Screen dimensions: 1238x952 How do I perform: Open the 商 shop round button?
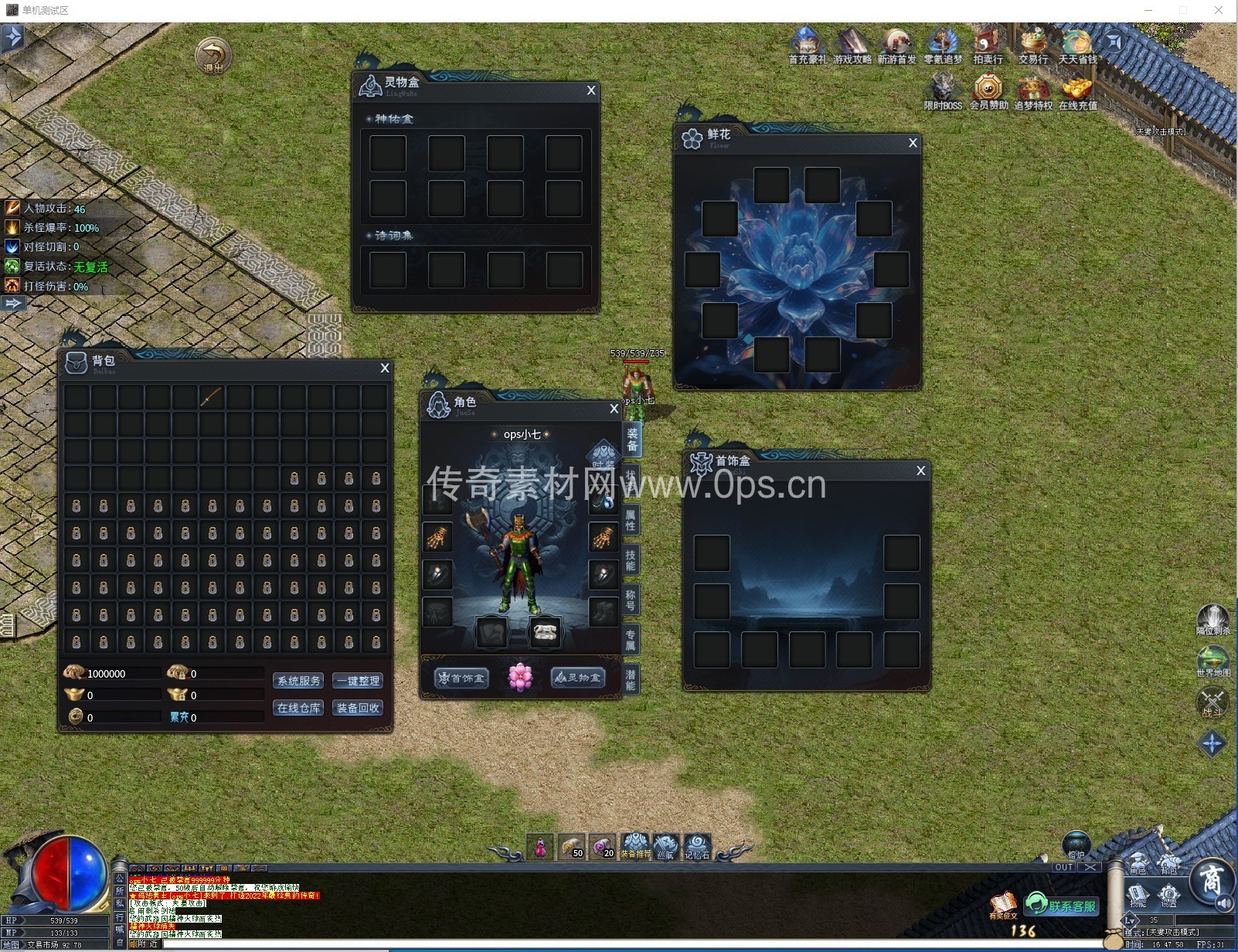[x=1209, y=881]
